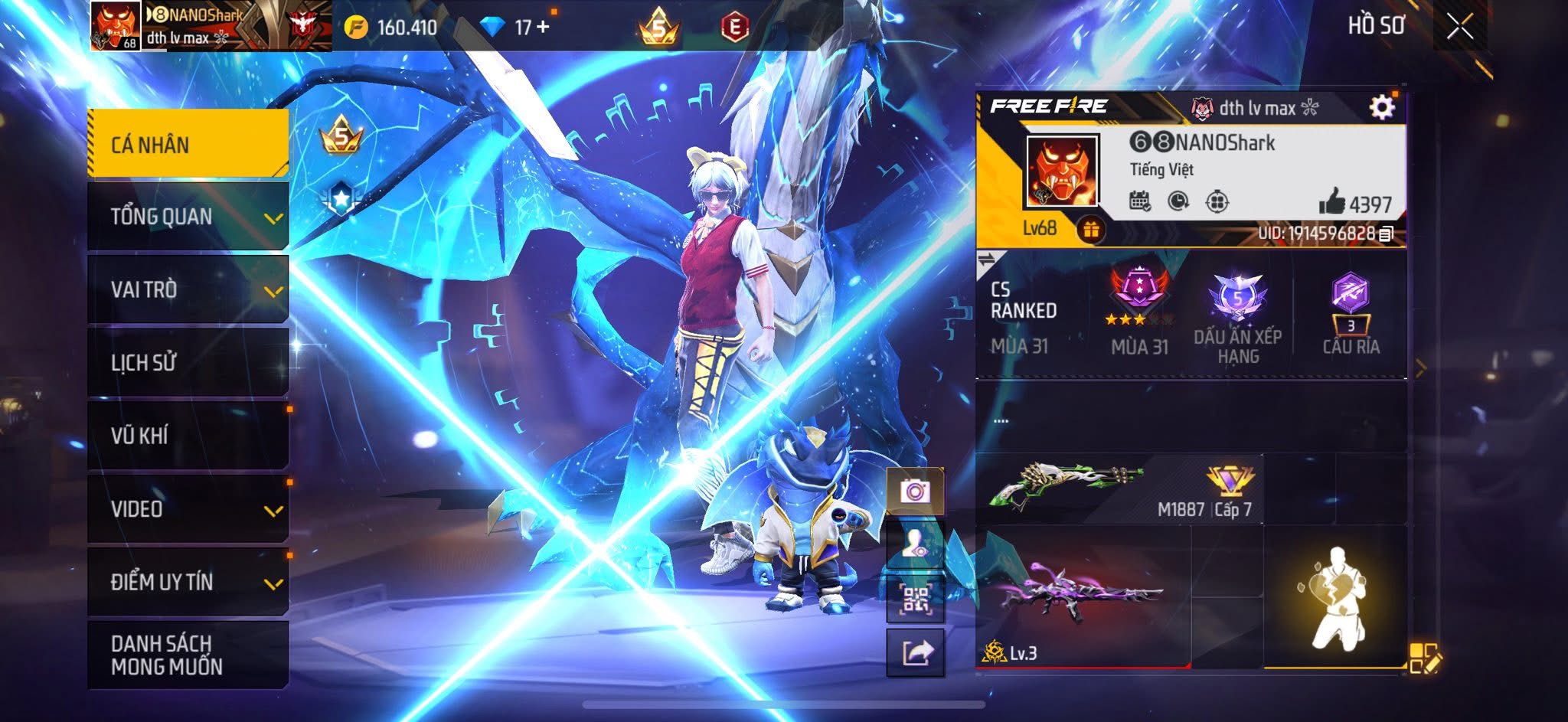Open profile settings gear icon

pyautogui.click(x=1381, y=107)
